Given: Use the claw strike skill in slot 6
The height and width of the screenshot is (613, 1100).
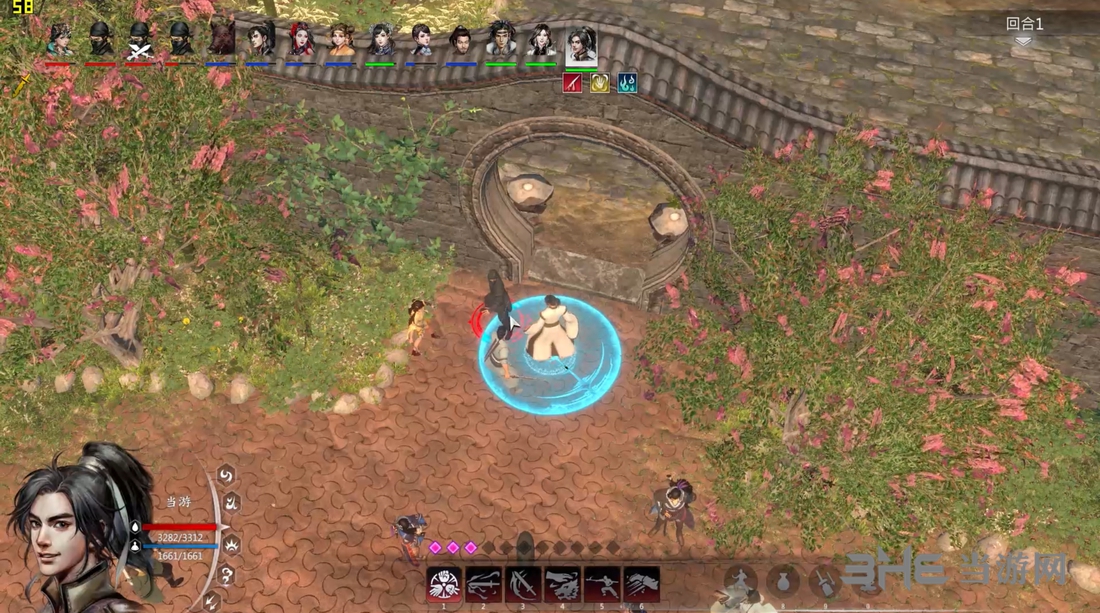Looking at the screenshot, I should pyautogui.click(x=641, y=584).
